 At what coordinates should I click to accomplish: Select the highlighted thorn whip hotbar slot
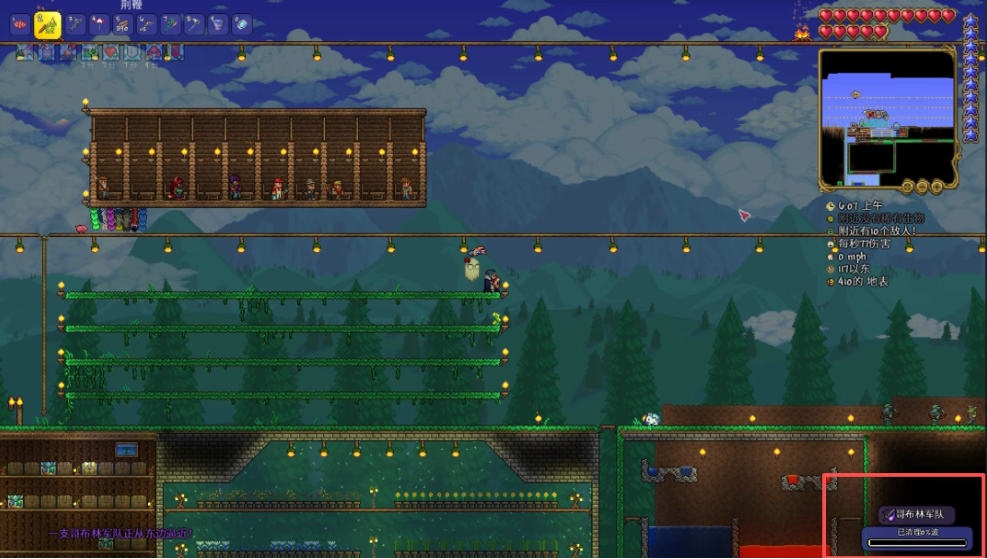tap(46, 25)
